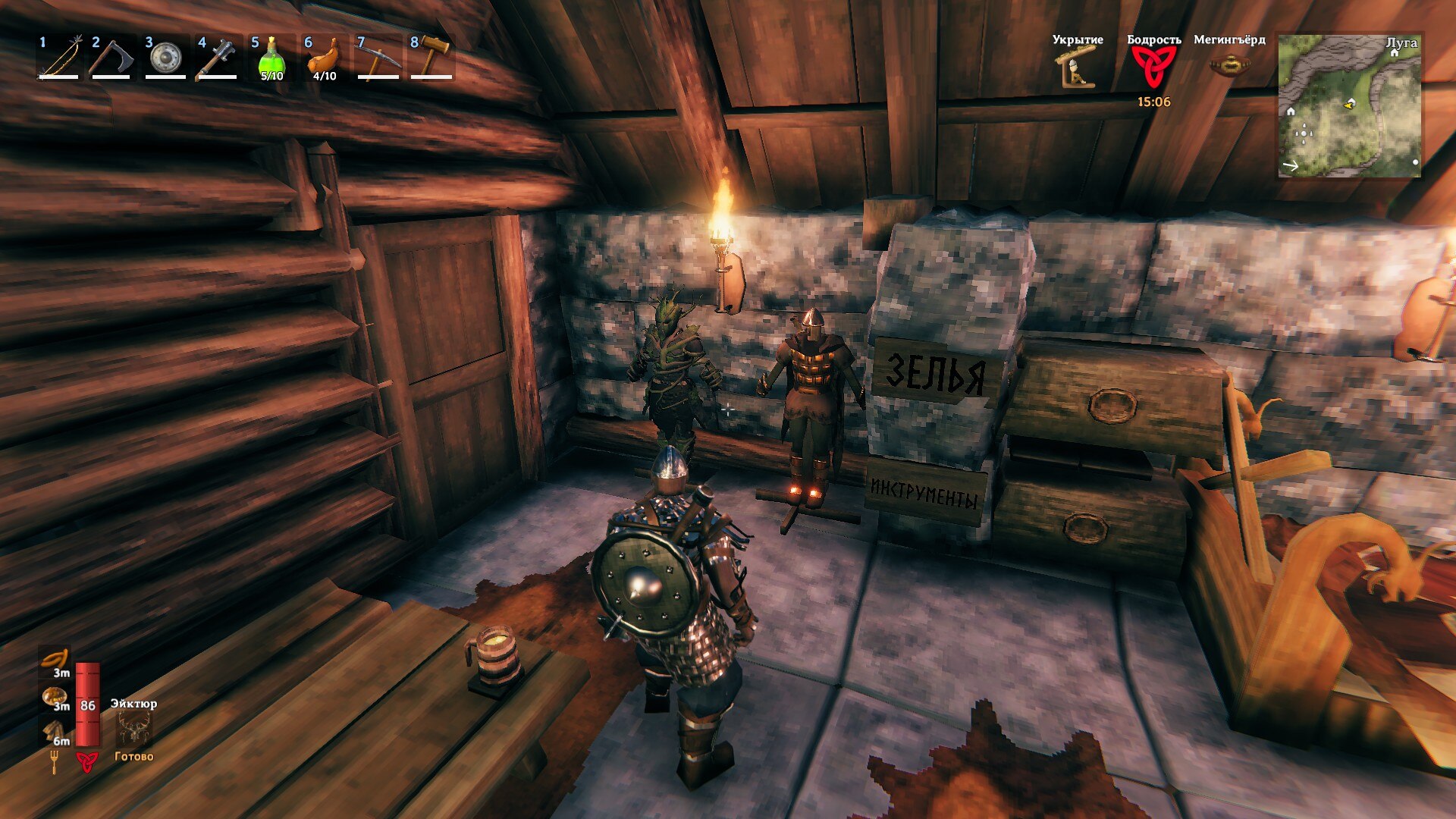This screenshot has width=1456, height=819.
Task: Select the bow in hotbar slot 1
Action: (59, 58)
